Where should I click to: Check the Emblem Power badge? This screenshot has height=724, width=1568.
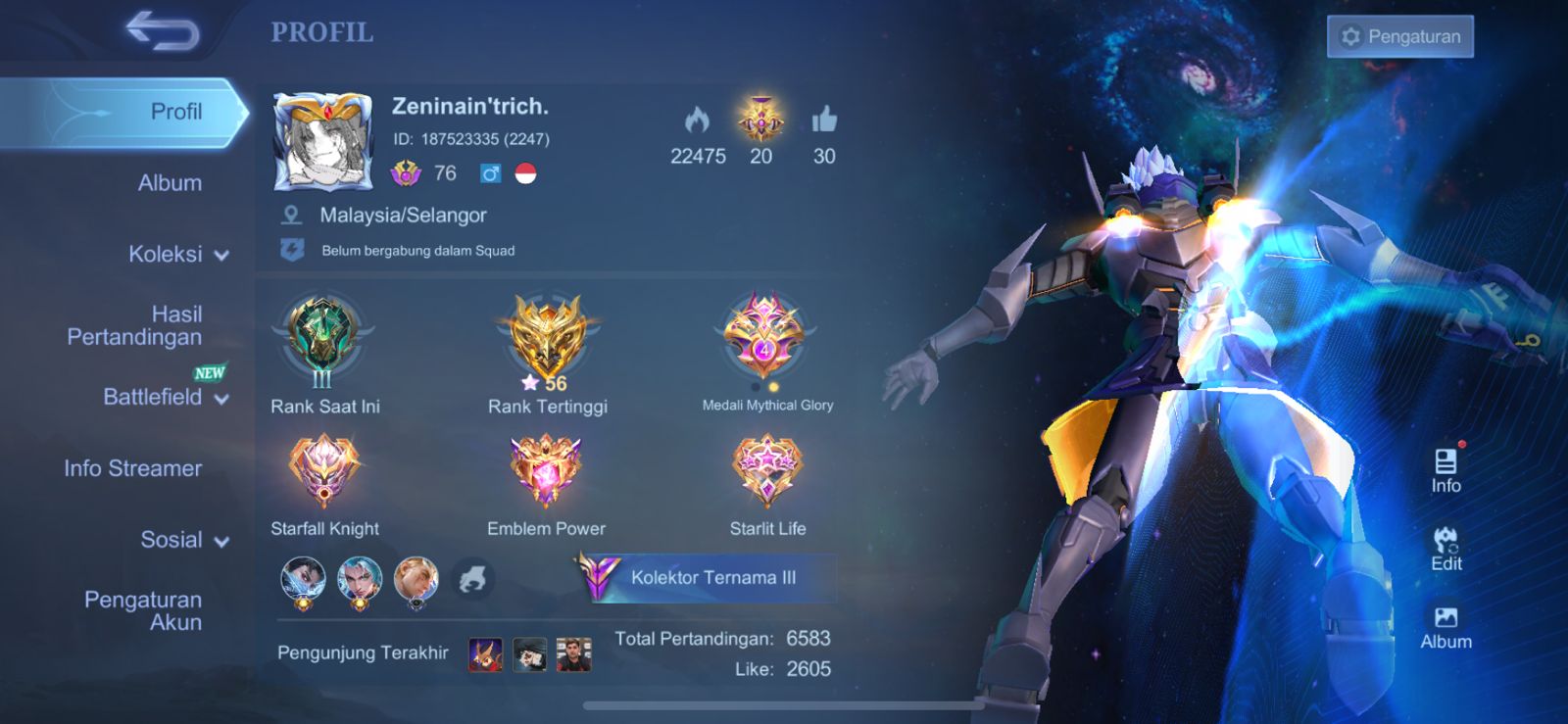[x=546, y=471]
